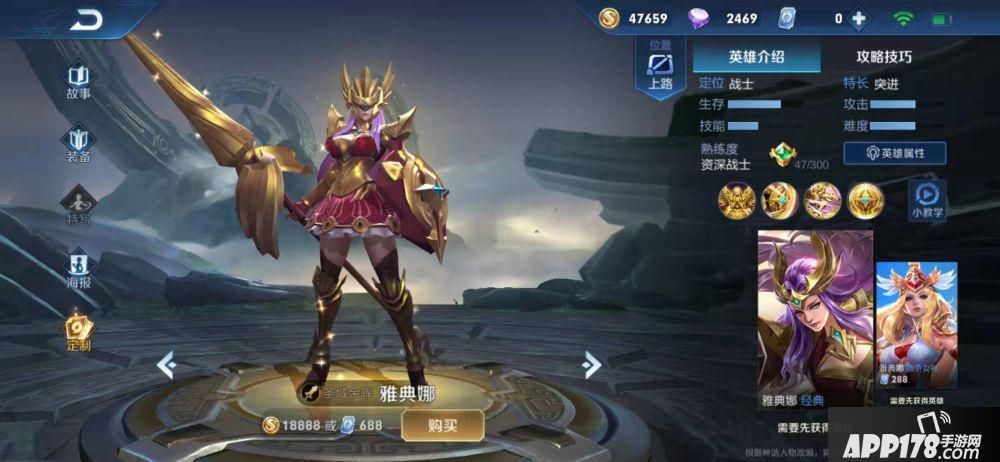Play the 小教学 tutorial video
The height and width of the screenshot is (462, 1000).
pyautogui.click(x=927, y=198)
